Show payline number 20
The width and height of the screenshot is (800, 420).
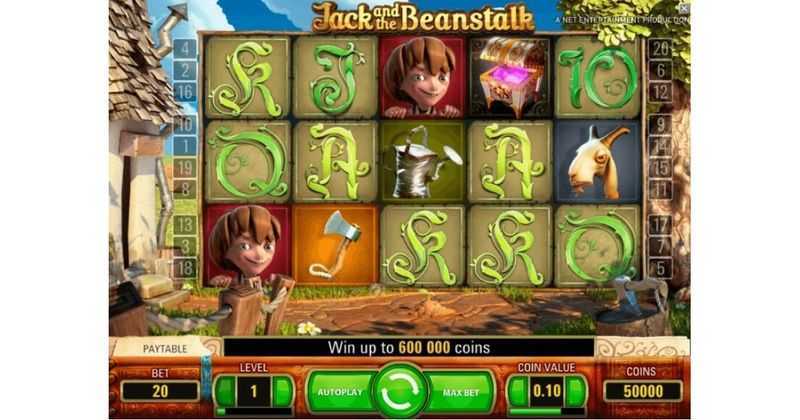pyautogui.click(x=659, y=49)
